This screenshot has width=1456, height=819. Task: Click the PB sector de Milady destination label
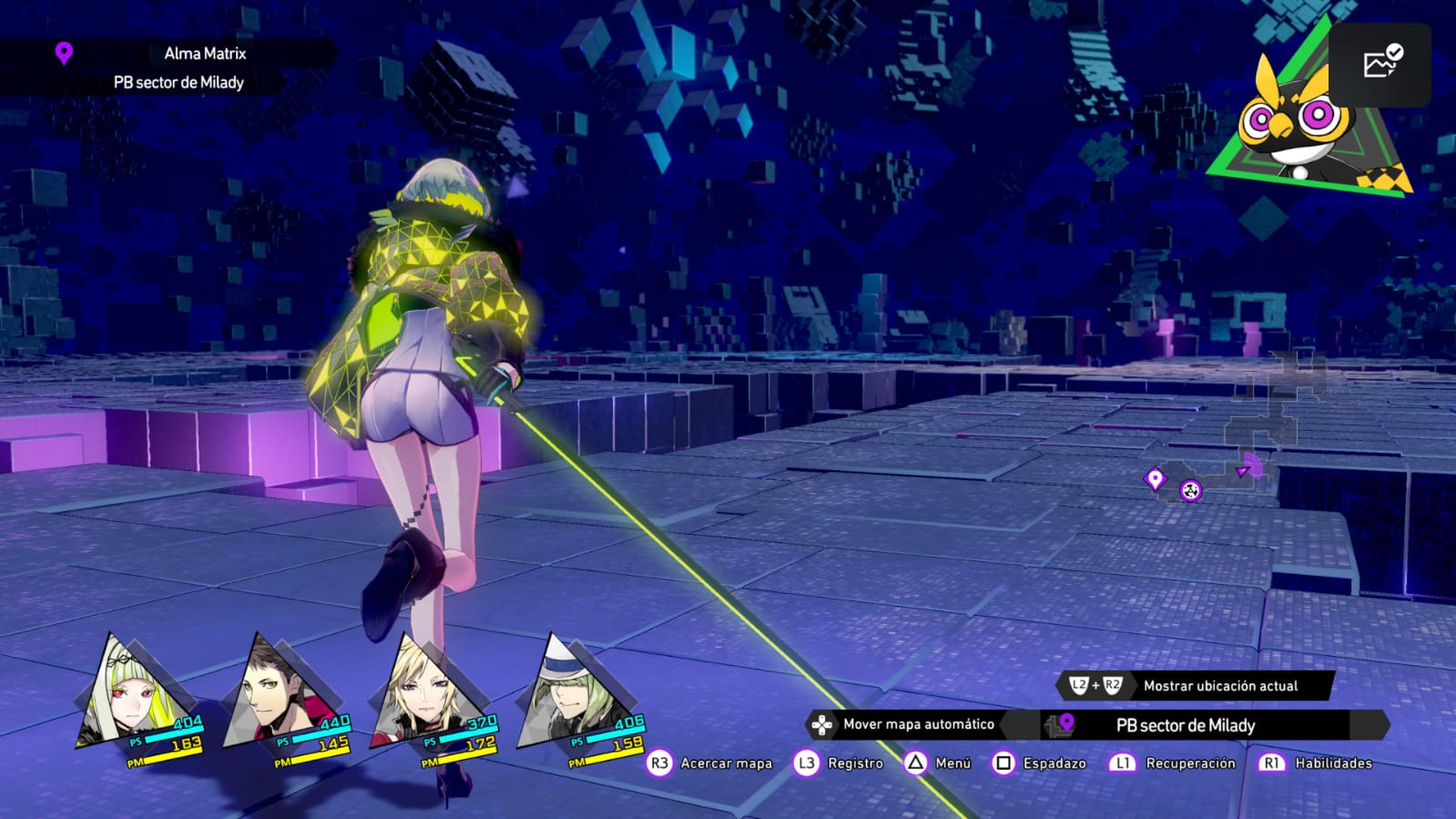pos(1186,726)
